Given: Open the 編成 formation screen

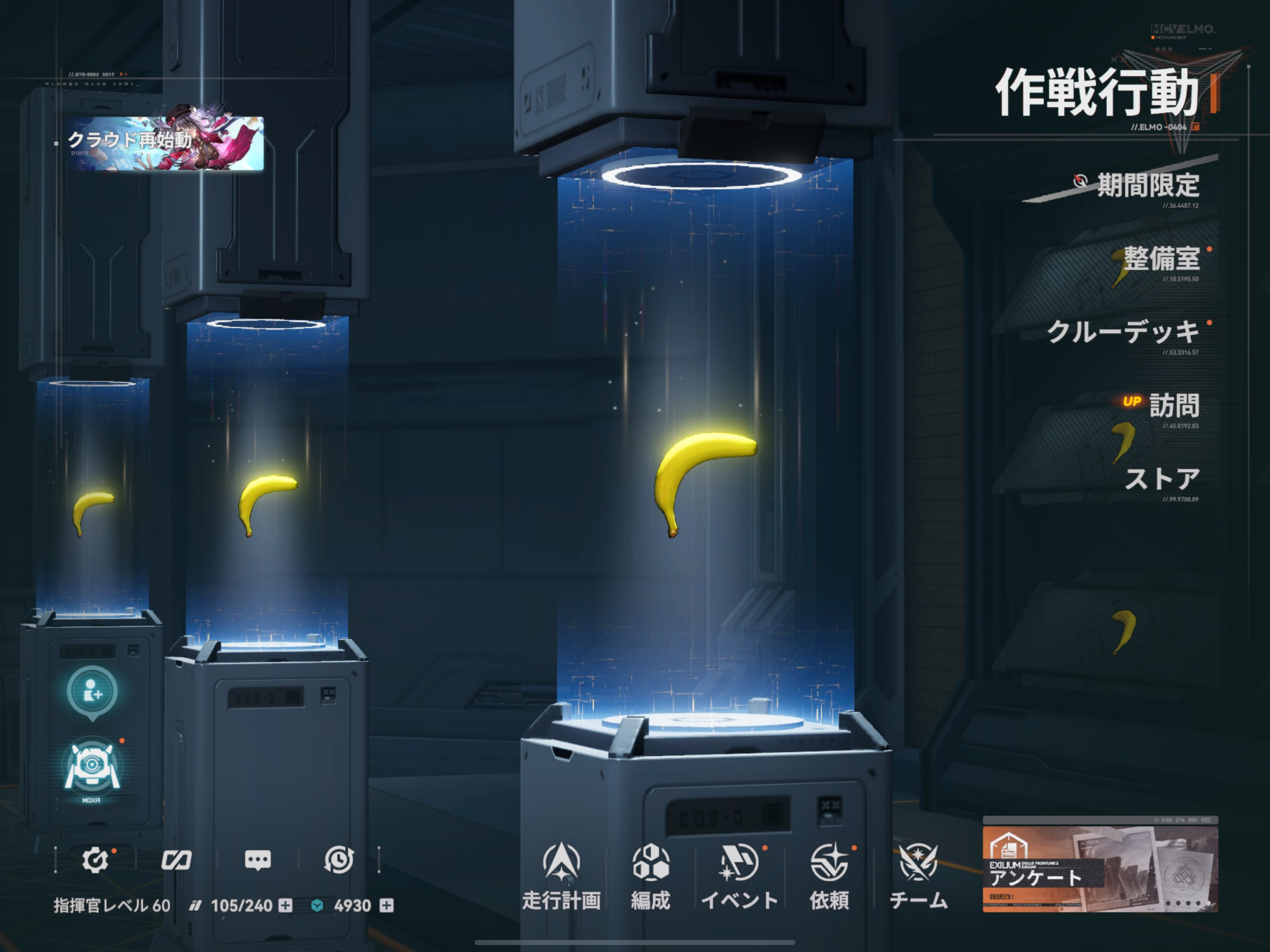Looking at the screenshot, I should click(650, 876).
